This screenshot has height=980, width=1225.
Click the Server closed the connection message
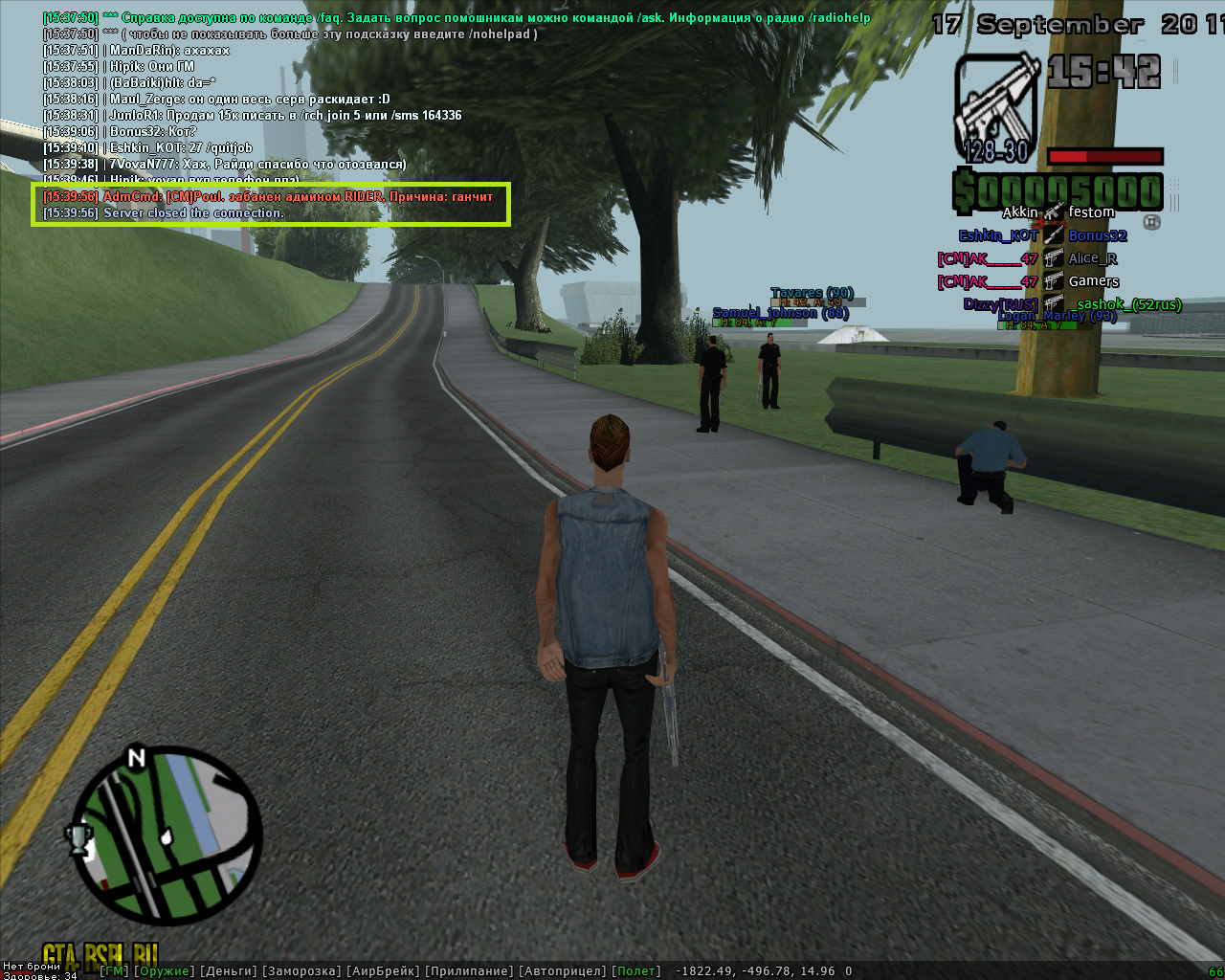193,212
